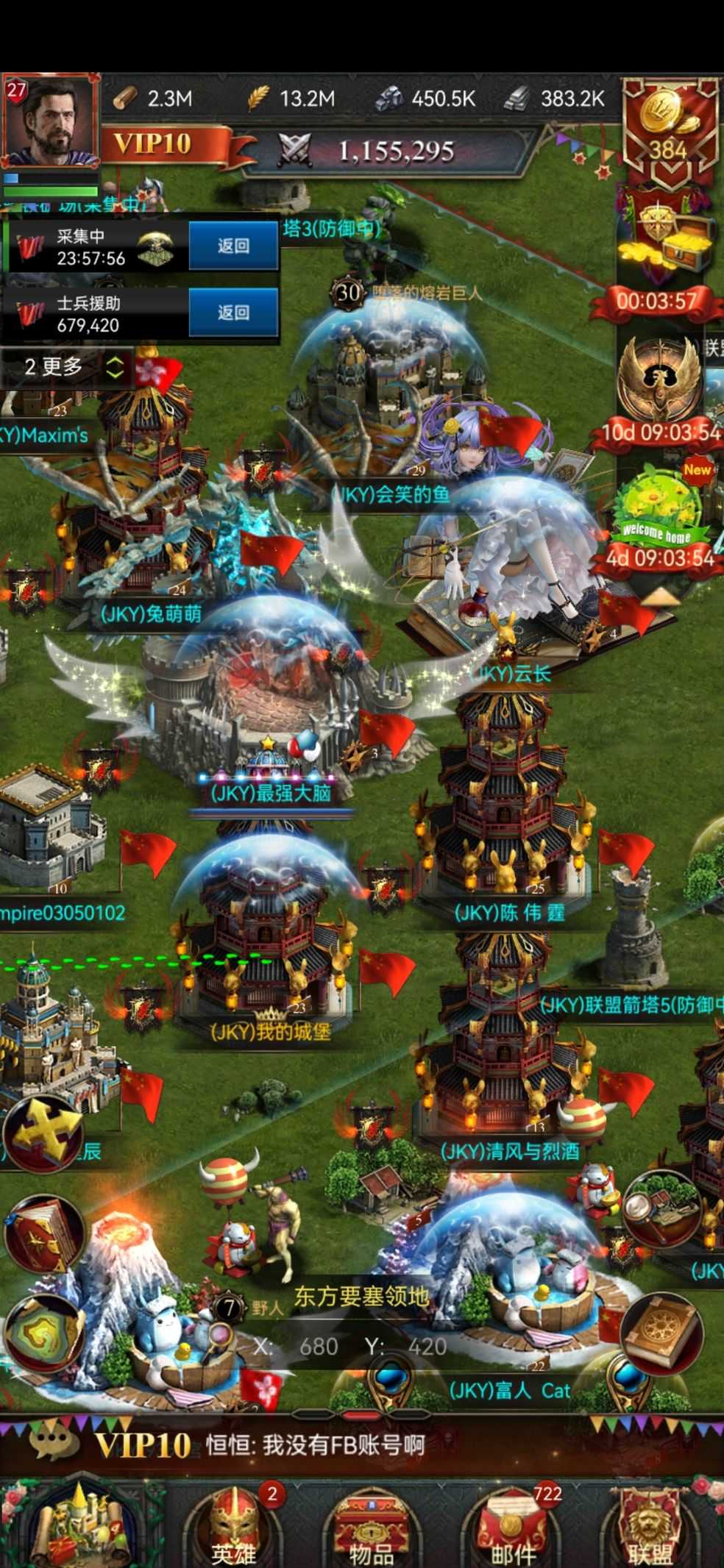This screenshot has height=1568, width=724.
Task: Tap the VIP10 banner near the avatar
Action: [152, 143]
